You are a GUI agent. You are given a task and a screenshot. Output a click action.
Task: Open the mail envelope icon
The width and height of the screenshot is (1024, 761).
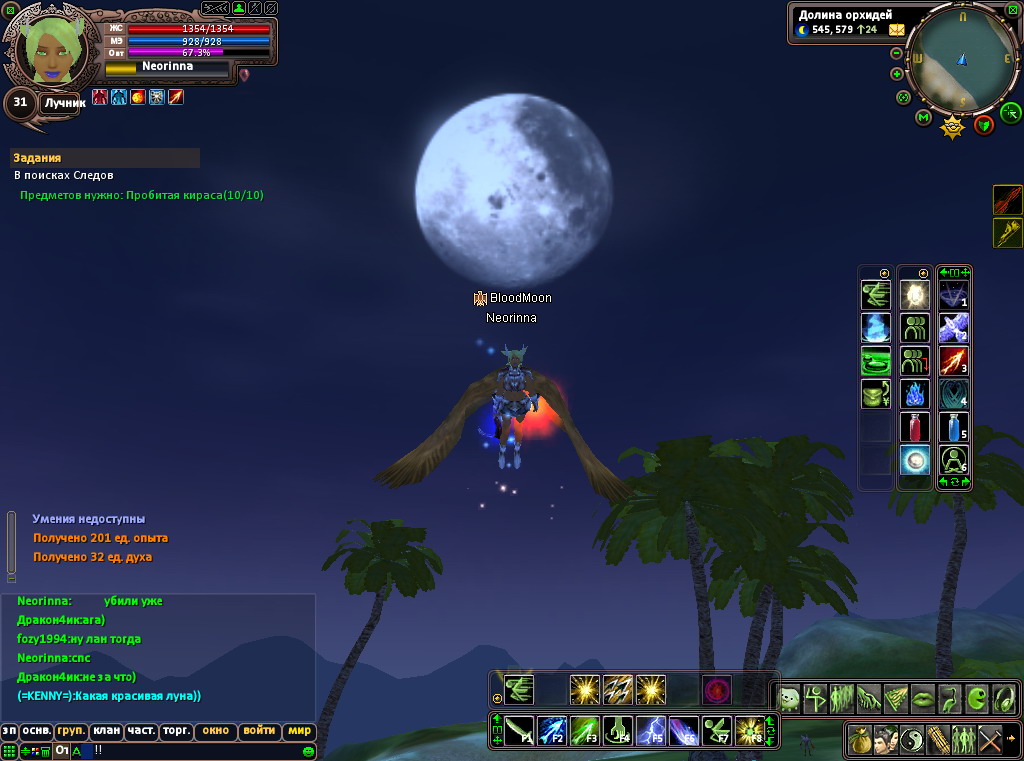click(x=896, y=30)
